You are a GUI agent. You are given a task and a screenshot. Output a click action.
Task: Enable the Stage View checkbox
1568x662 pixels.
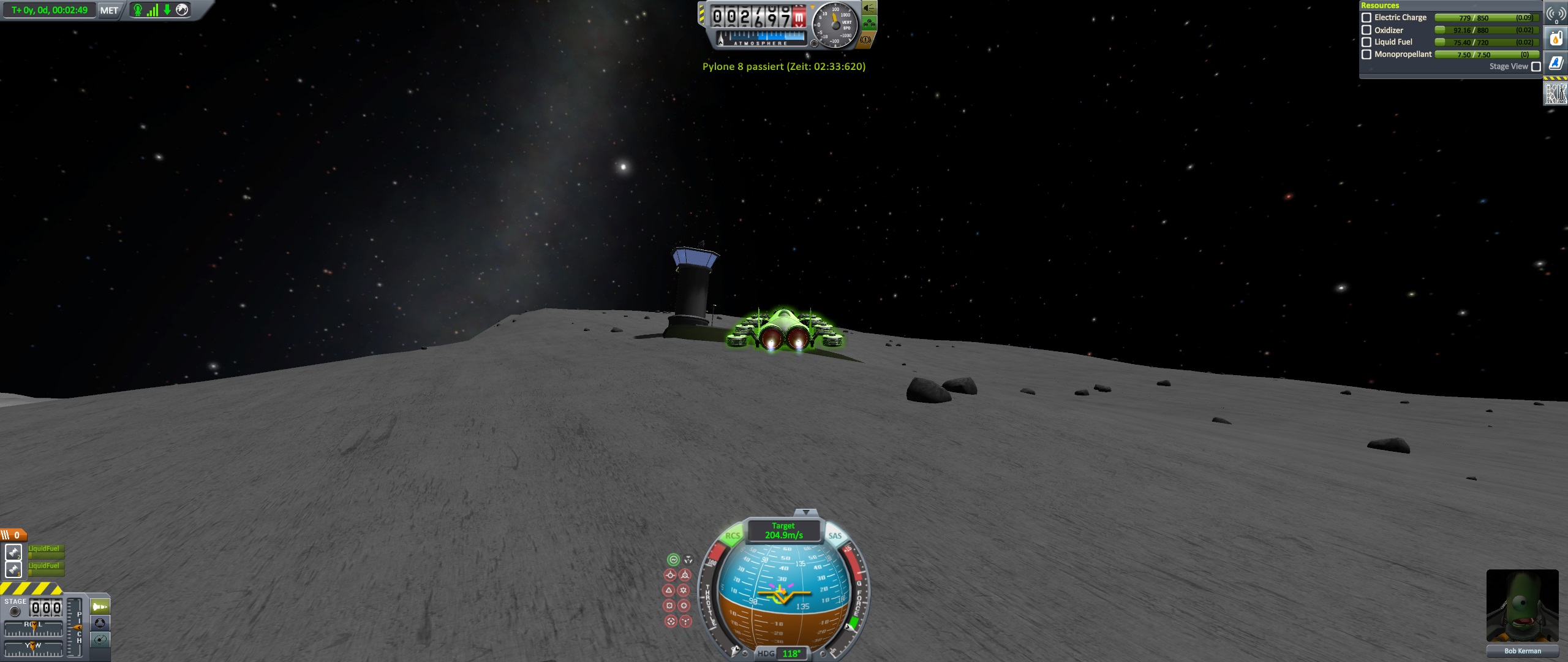pyautogui.click(x=1536, y=67)
